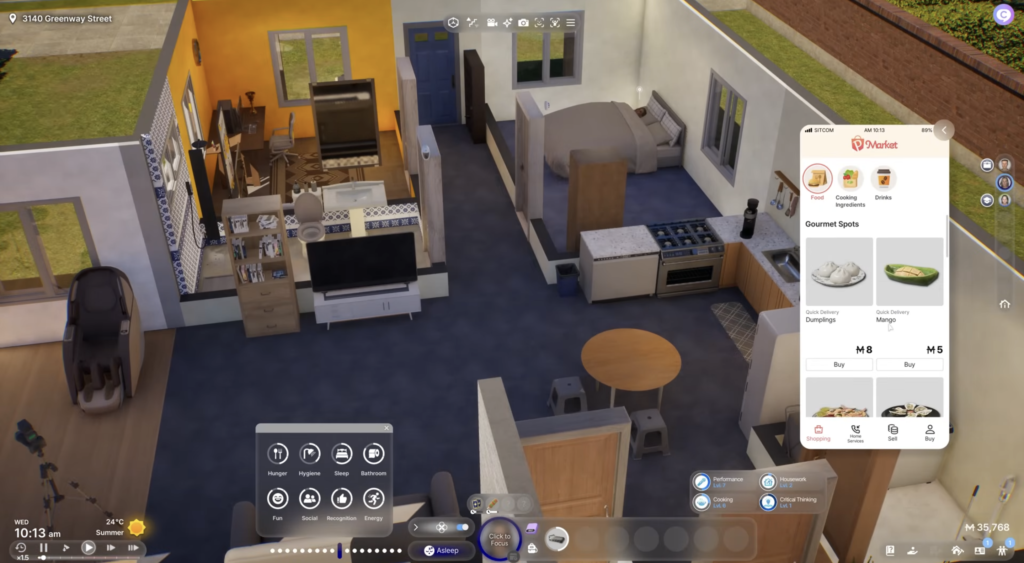1024x563 pixels.
Task: Pause the game time
Action: [43, 548]
